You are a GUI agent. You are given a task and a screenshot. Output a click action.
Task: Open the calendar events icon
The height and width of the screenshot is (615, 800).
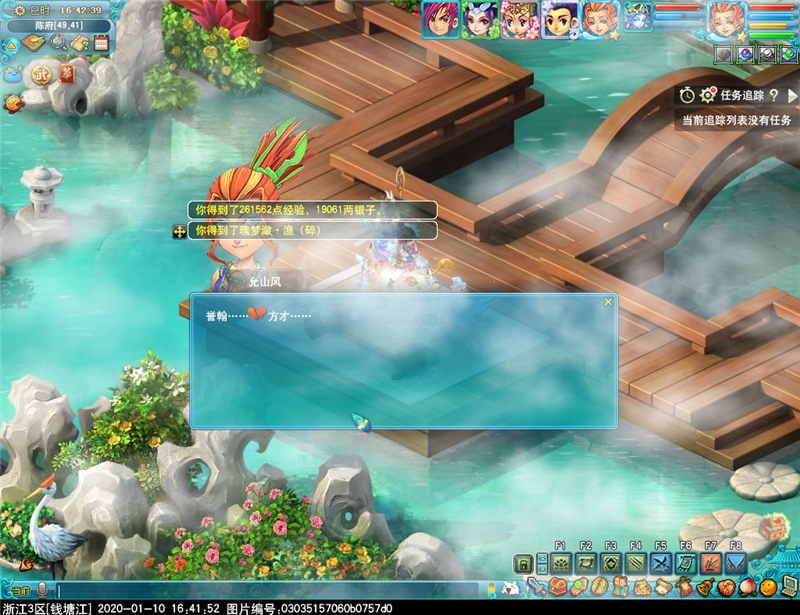(x=101, y=43)
